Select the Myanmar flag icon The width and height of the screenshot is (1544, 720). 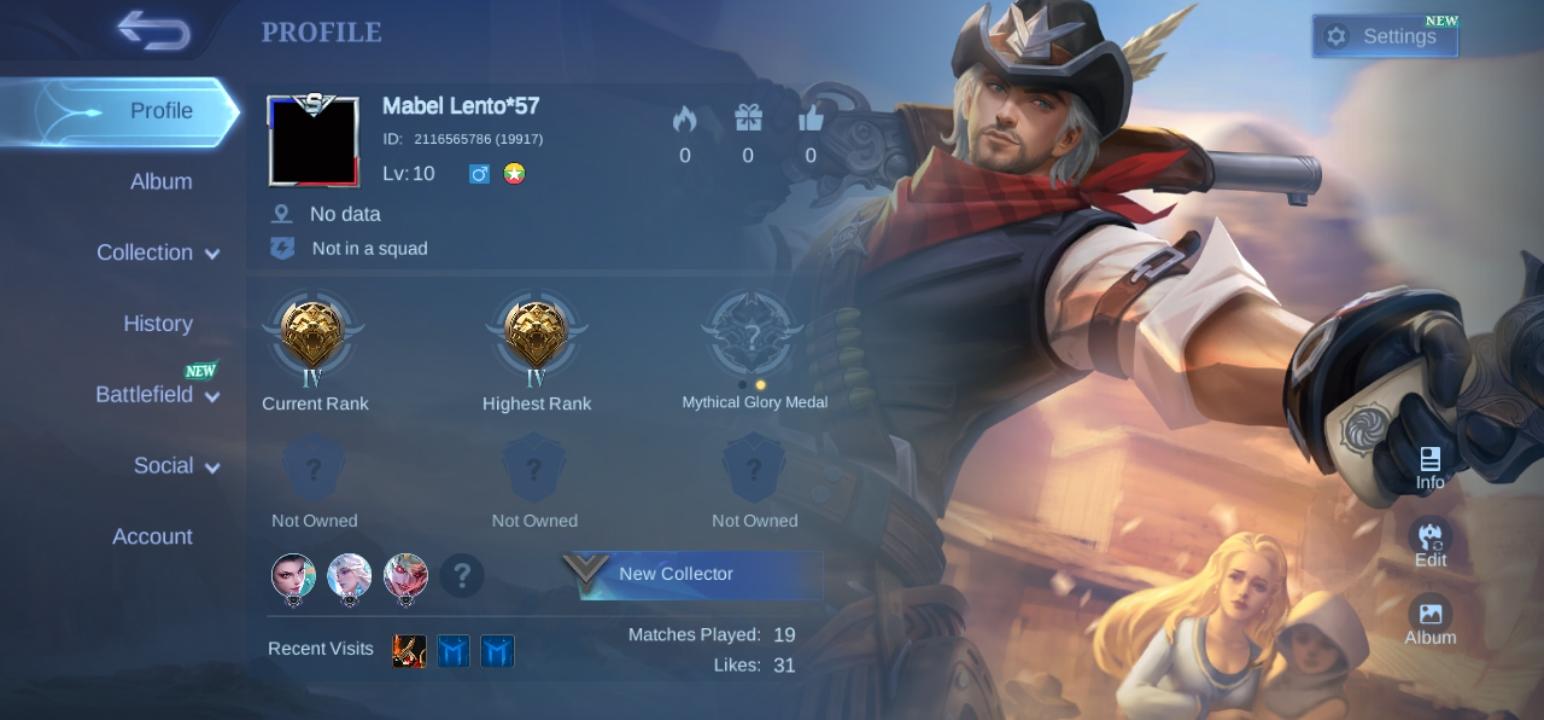tap(514, 174)
